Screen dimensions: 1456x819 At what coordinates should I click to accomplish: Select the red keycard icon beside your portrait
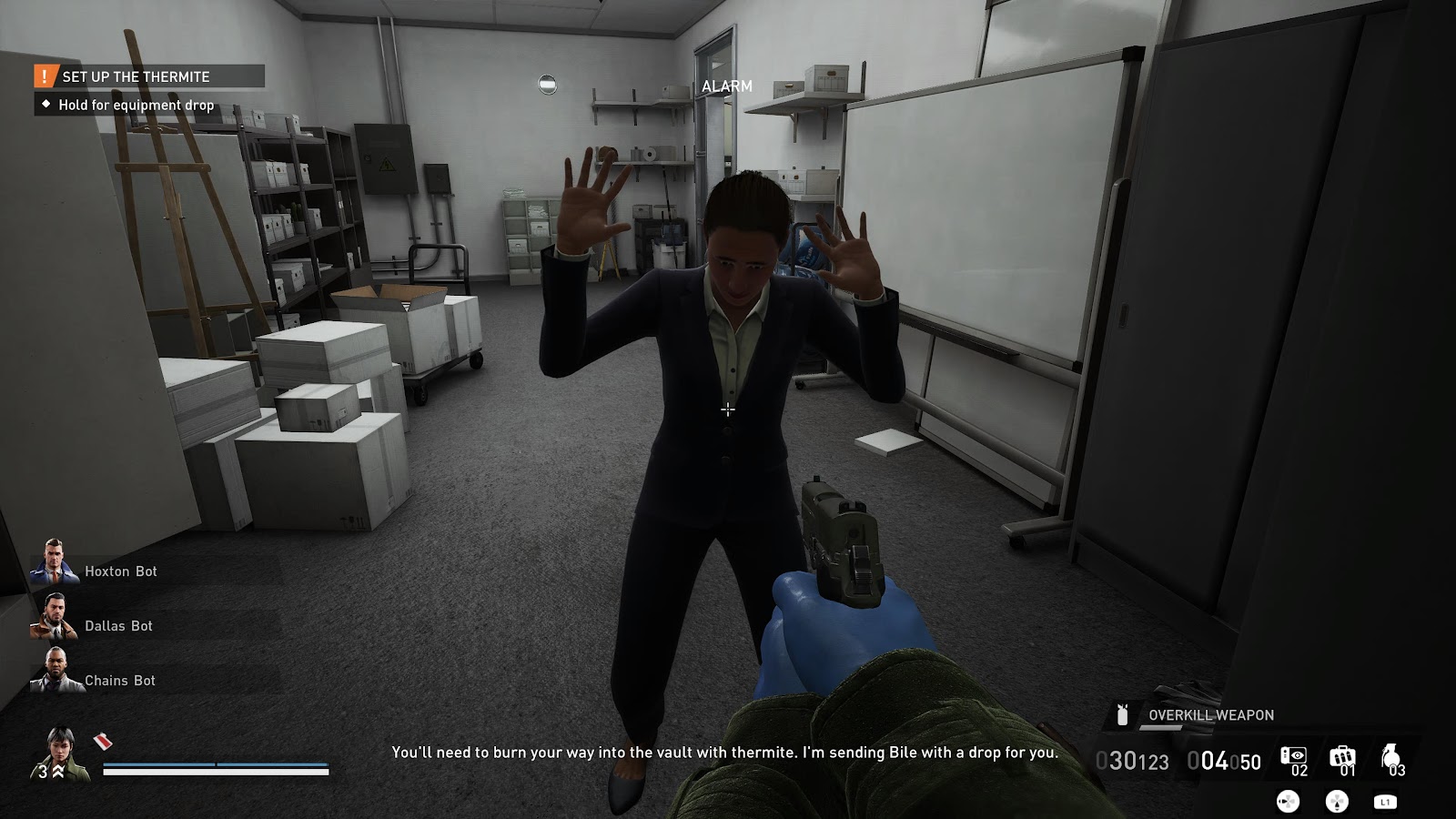(103, 742)
